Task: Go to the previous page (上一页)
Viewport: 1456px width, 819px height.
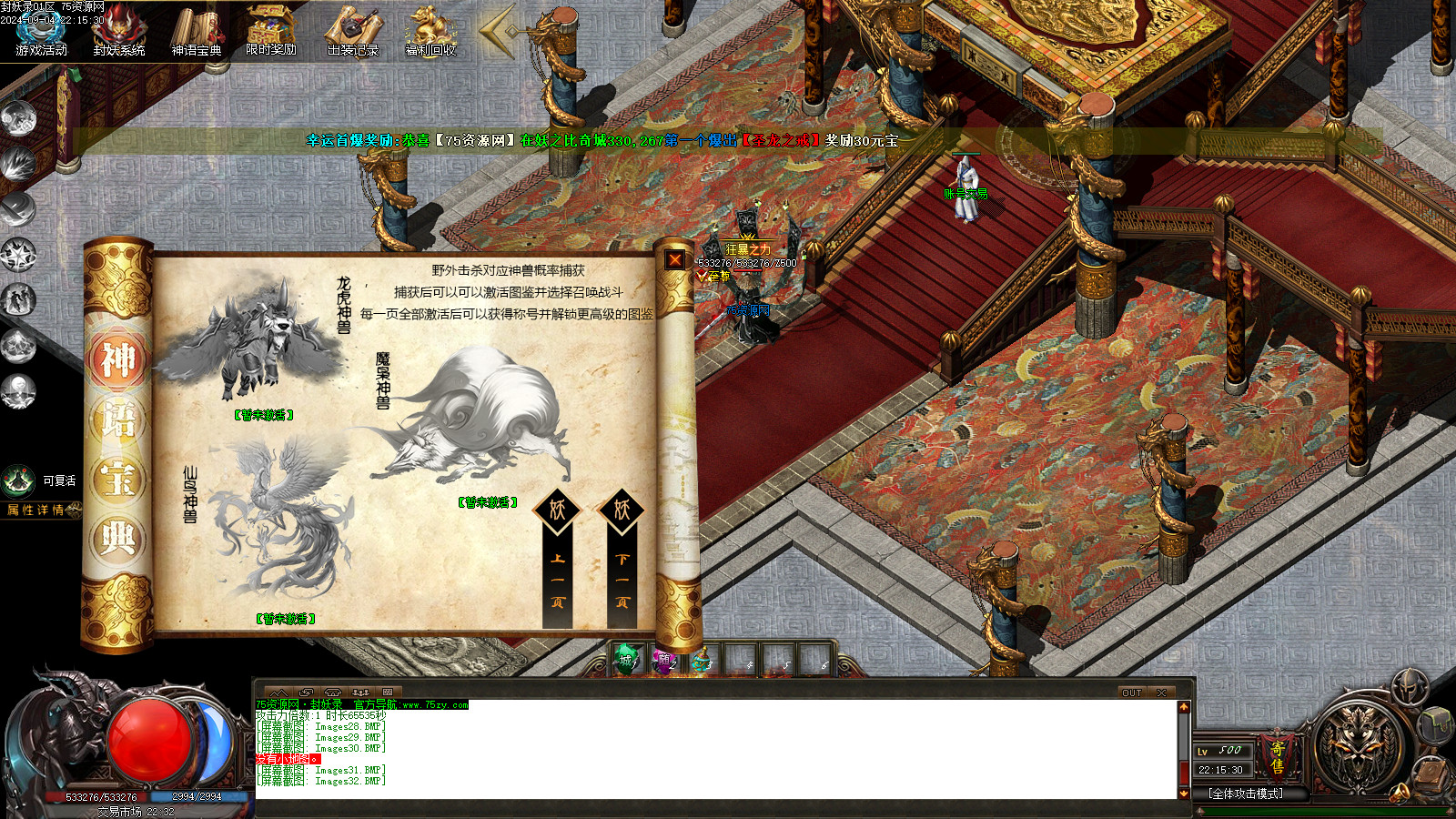Action: pos(558,561)
